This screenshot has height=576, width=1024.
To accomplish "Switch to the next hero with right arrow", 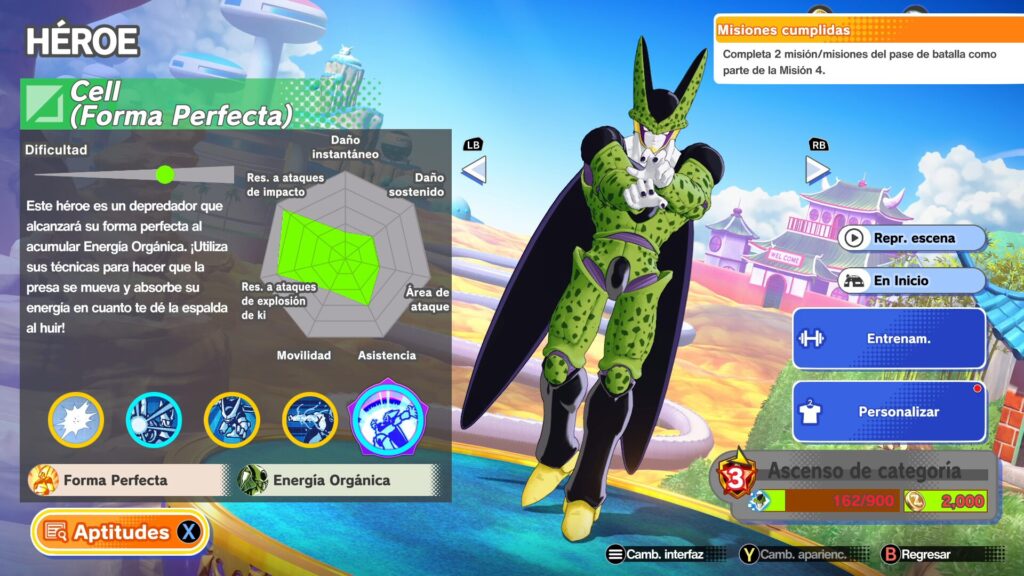I will click(818, 170).
